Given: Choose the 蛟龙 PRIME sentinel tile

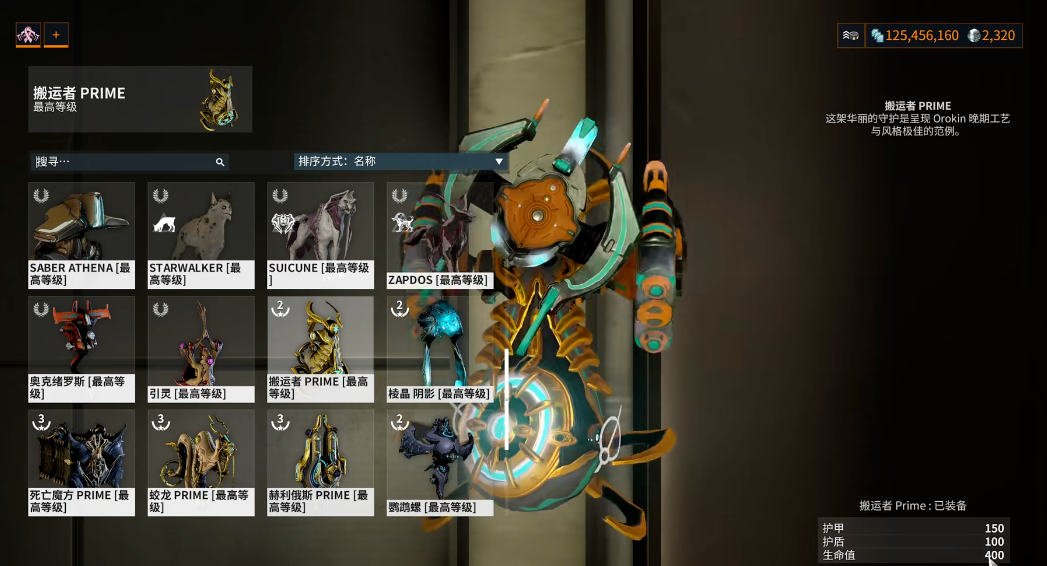Looking at the screenshot, I should pyautogui.click(x=200, y=463).
